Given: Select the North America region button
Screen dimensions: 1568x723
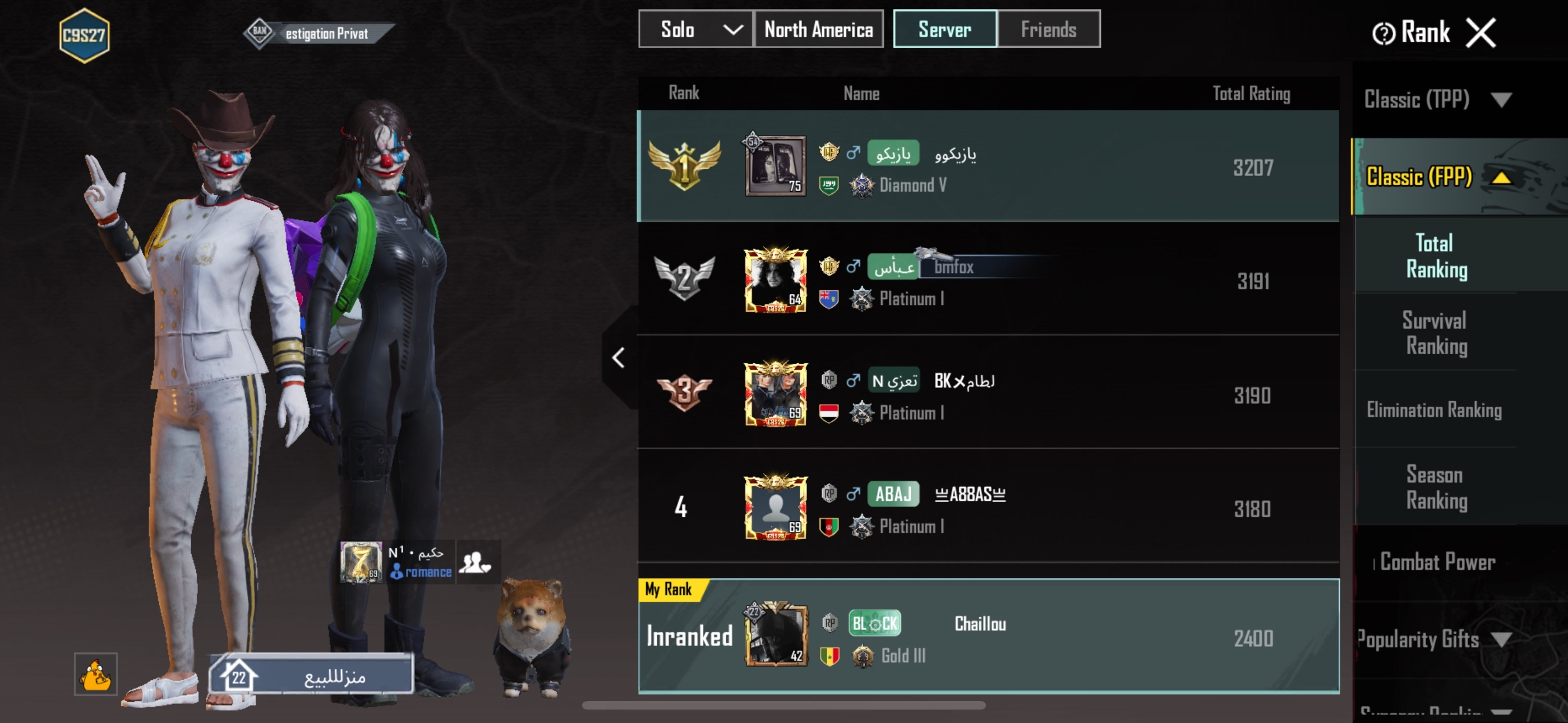Looking at the screenshot, I should click(818, 29).
